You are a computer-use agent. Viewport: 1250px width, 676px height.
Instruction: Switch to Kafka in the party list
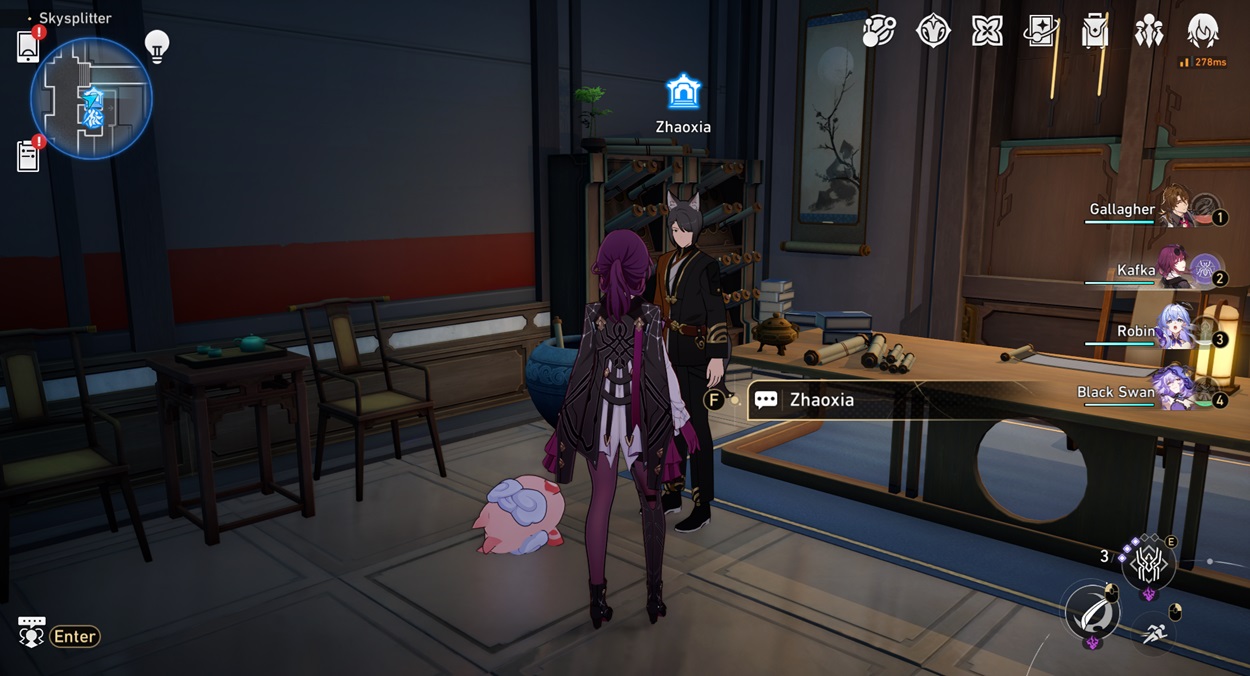pos(1174,270)
